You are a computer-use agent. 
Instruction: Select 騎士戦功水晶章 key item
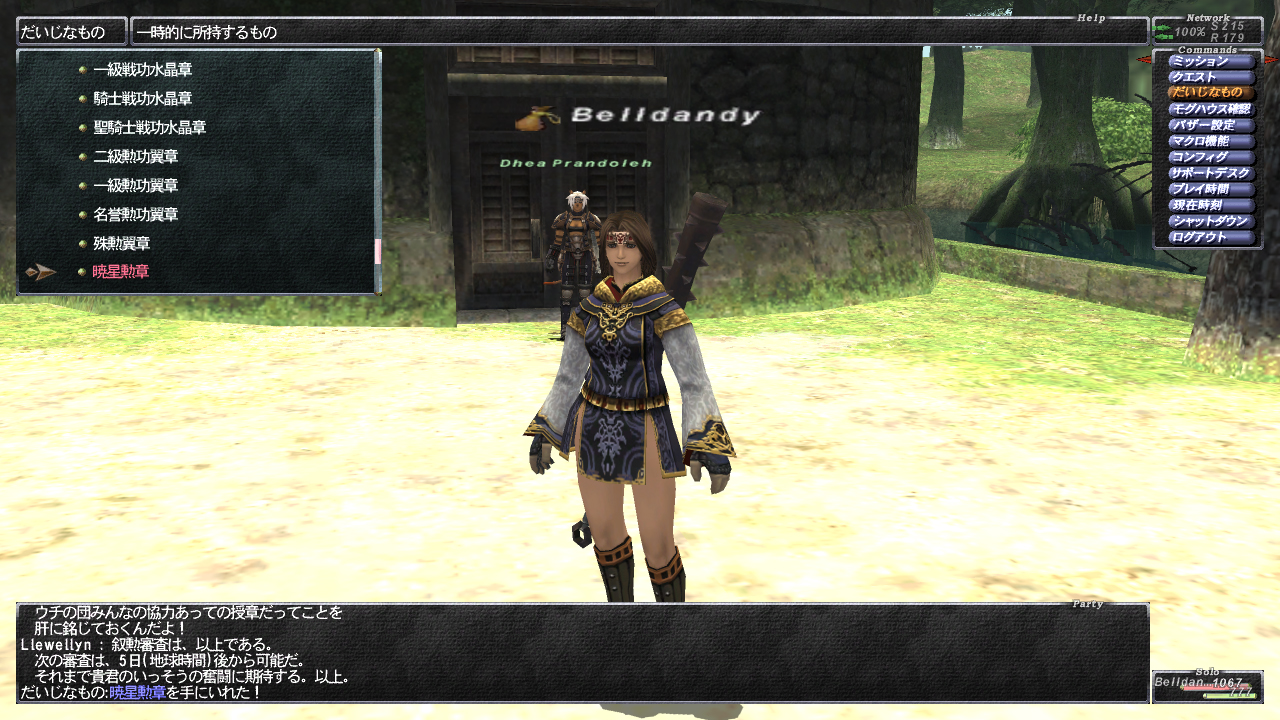[142, 99]
